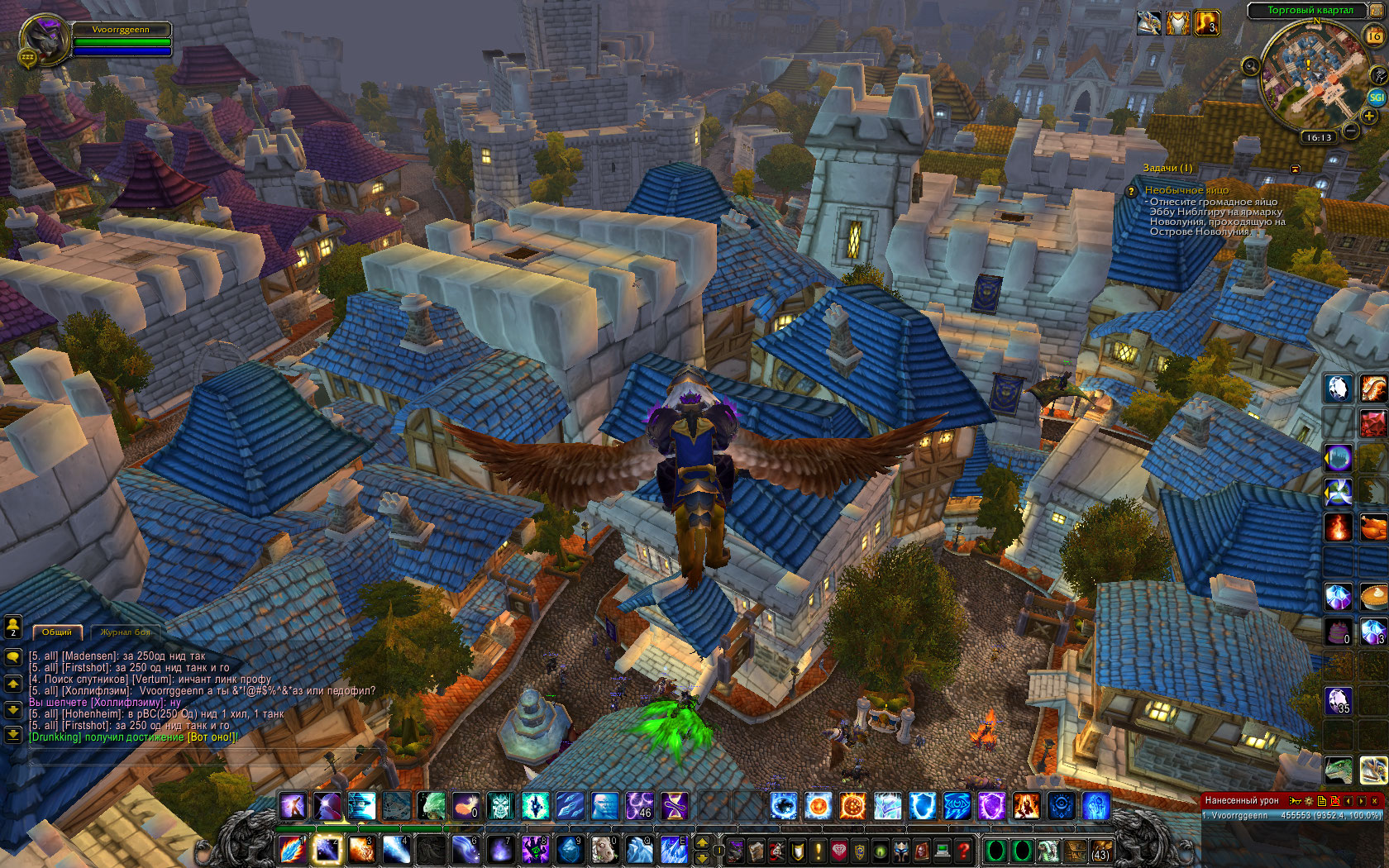Zoom in the minimap with the plus button
This screenshot has height=868, width=1389.
click(x=1369, y=117)
